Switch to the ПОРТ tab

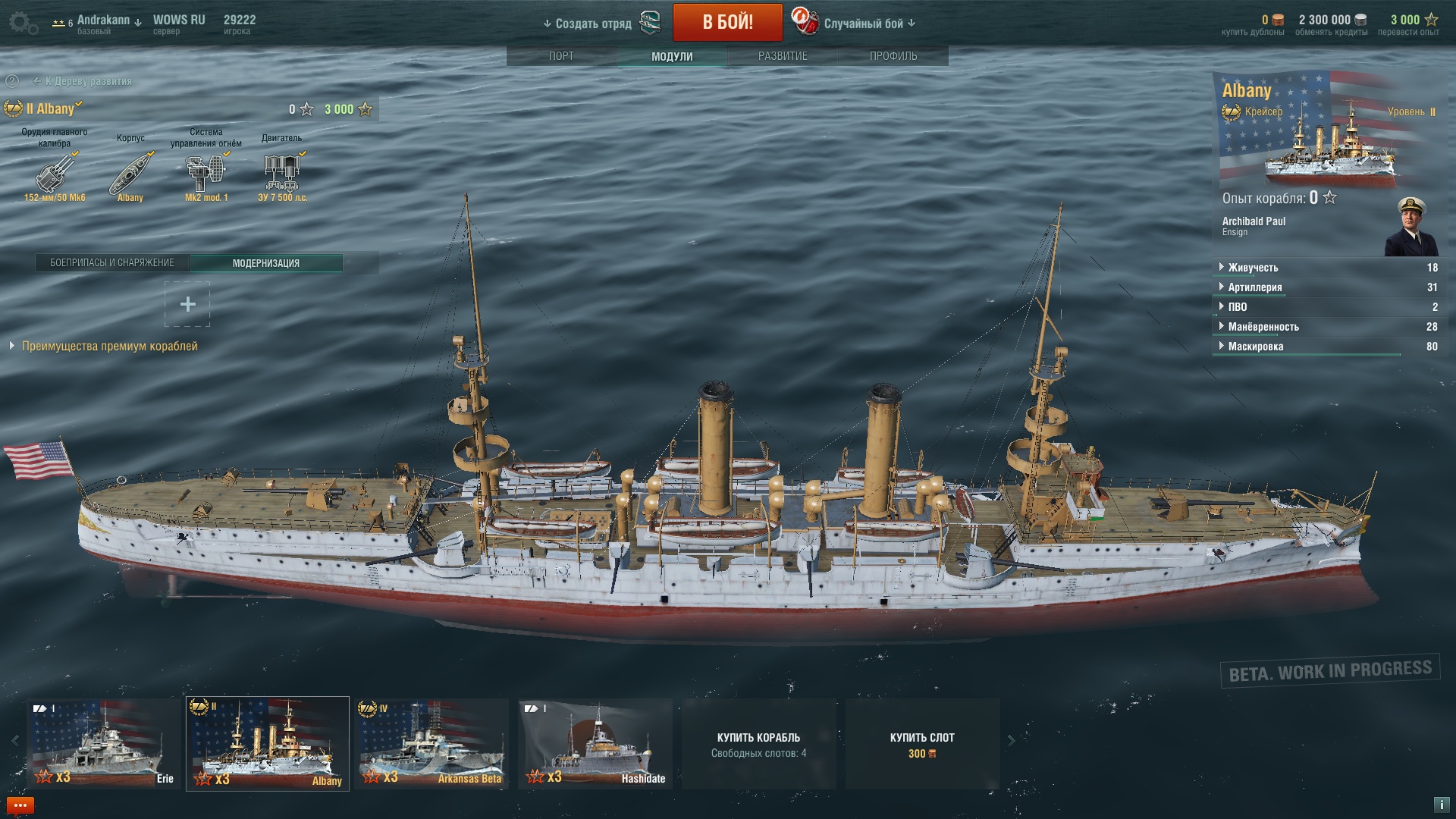[561, 56]
